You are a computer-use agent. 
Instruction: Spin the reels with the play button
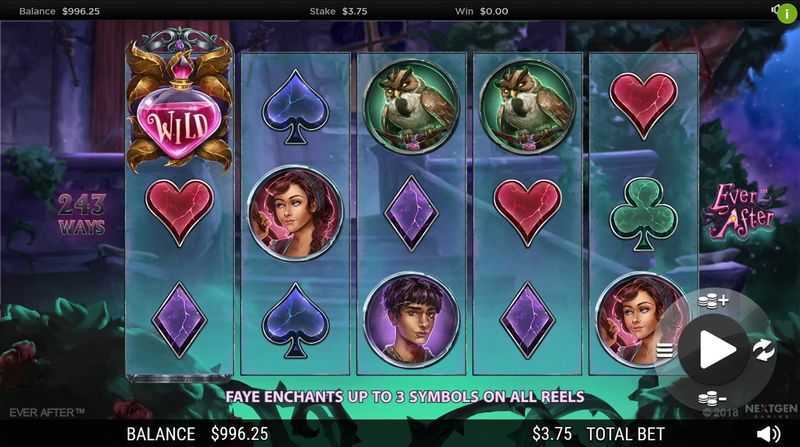(x=717, y=349)
